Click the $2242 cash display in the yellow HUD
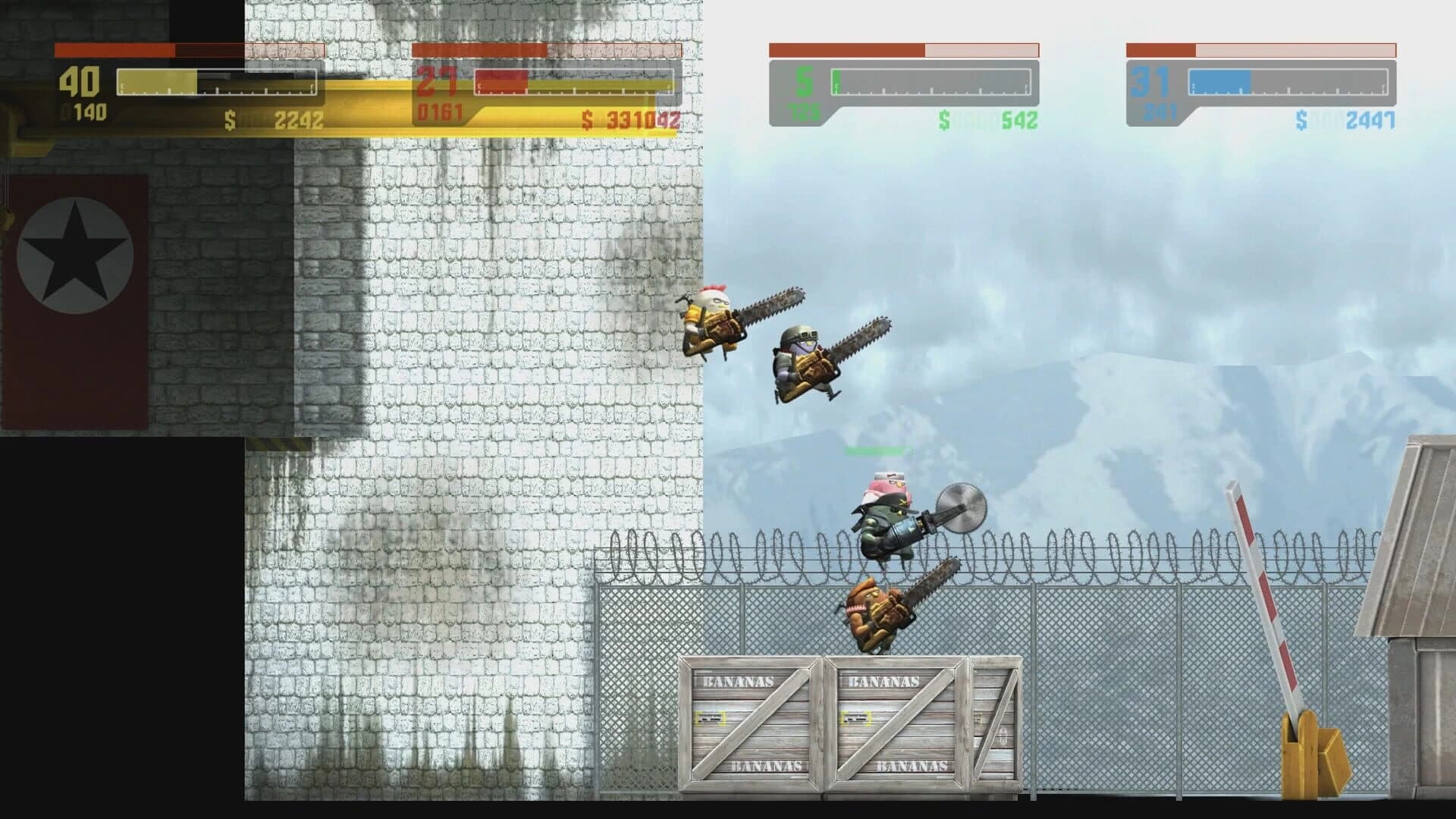Image resolution: width=1456 pixels, height=819 pixels. pos(273,119)
